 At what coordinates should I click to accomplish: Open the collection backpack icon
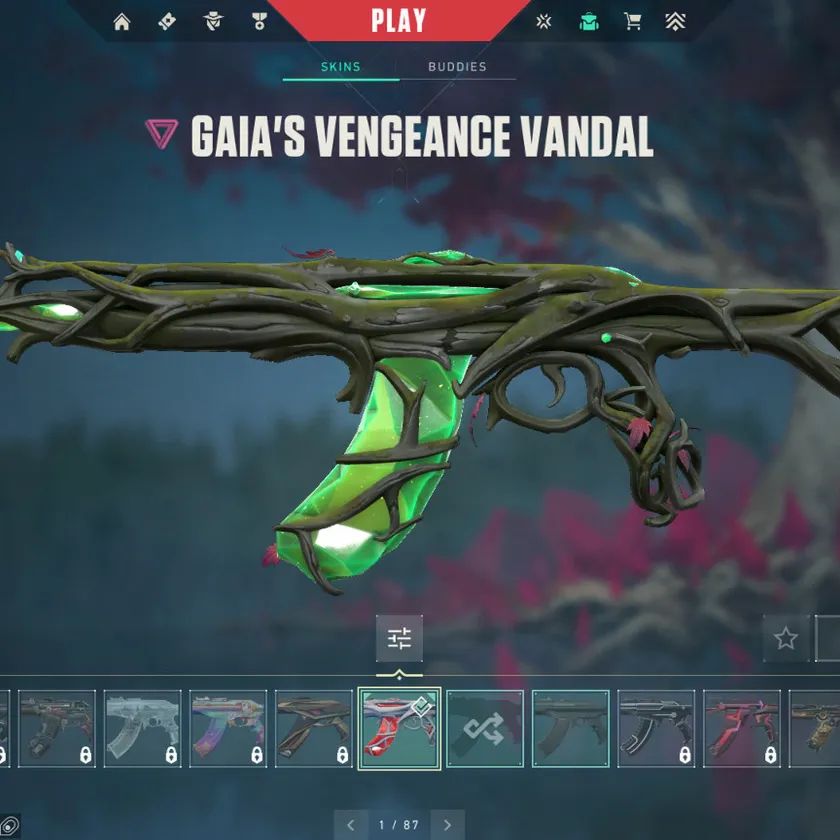589,22
